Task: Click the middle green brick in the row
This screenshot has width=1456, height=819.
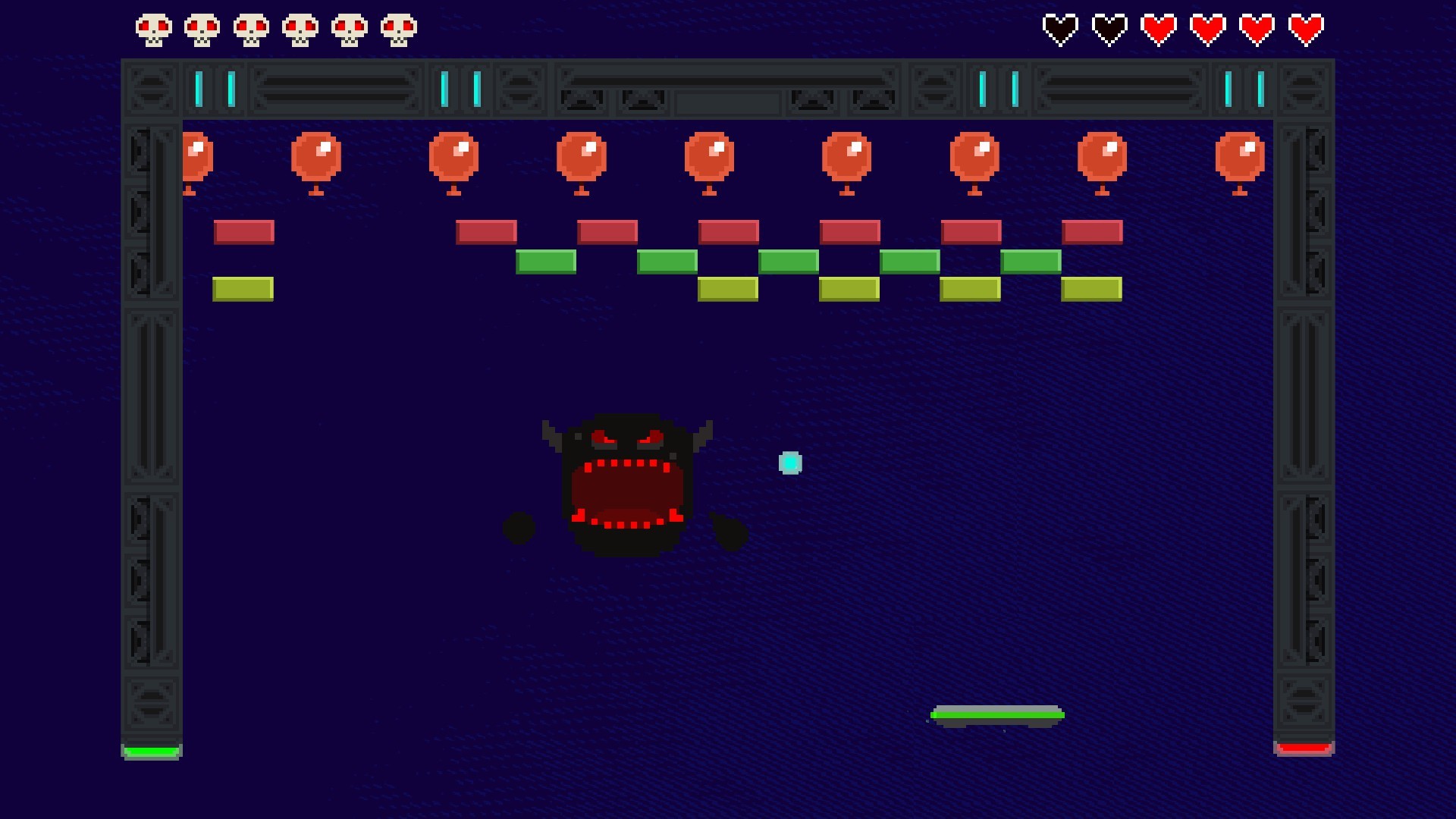Action: (790, 260)
